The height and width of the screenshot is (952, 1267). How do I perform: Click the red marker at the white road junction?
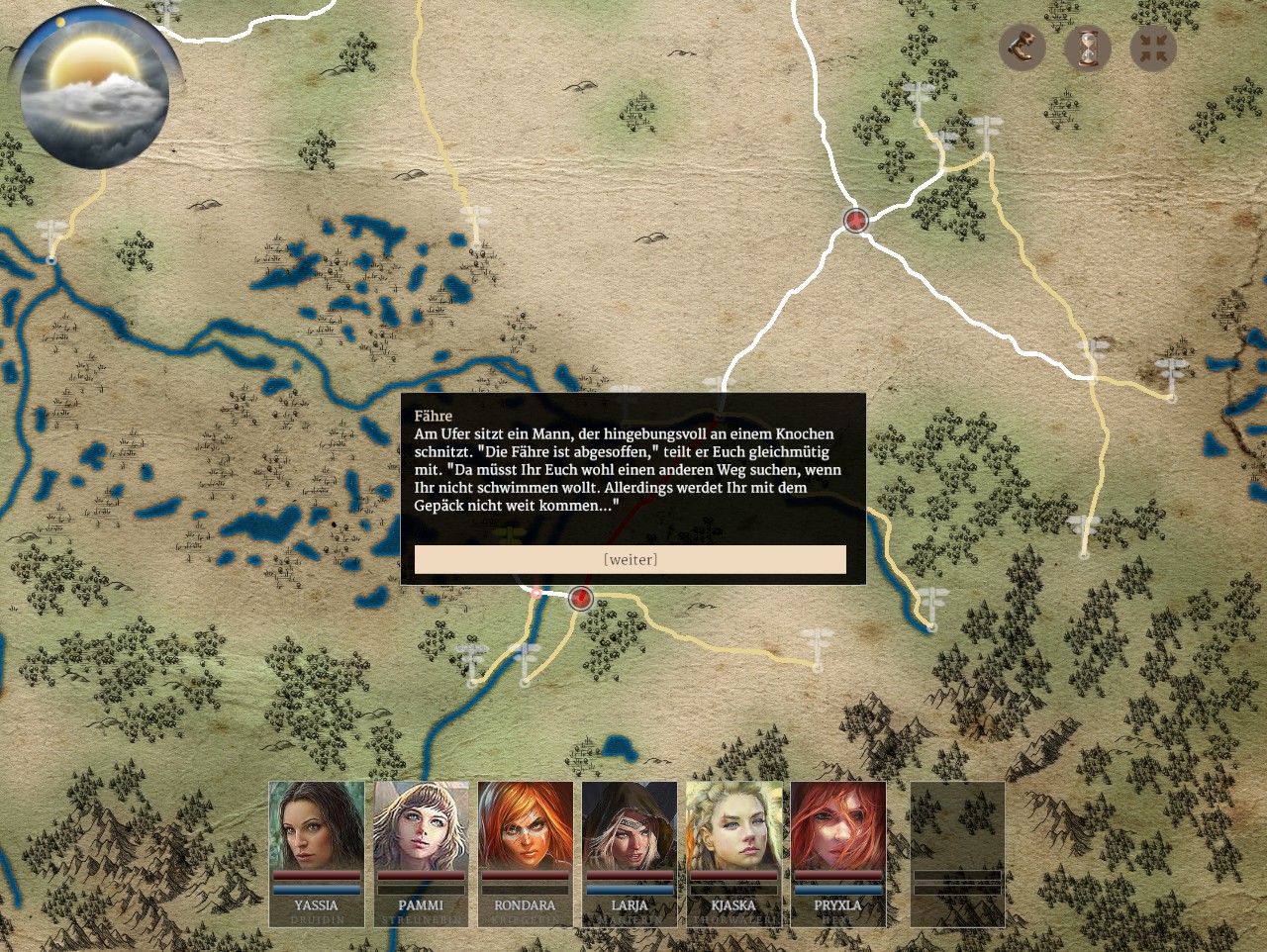[856, 220]
